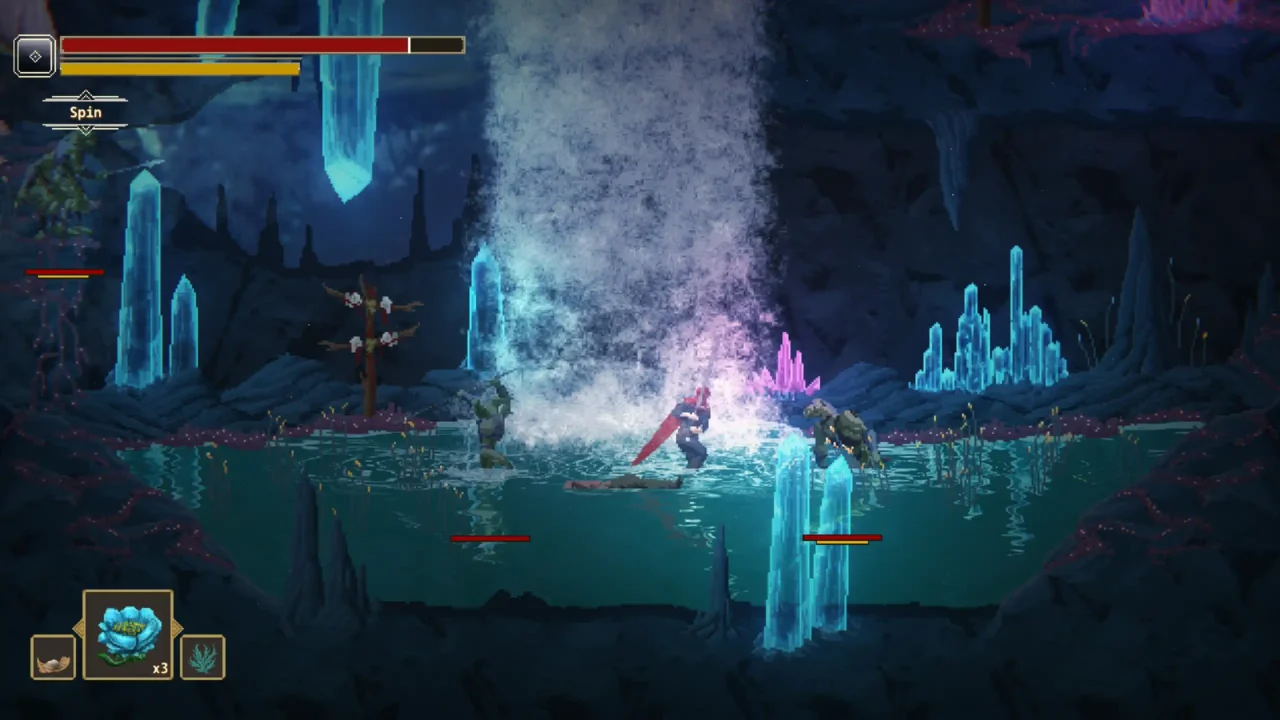
Task: Click the downward chevron below the Spin label
Action: coord(86,129)
